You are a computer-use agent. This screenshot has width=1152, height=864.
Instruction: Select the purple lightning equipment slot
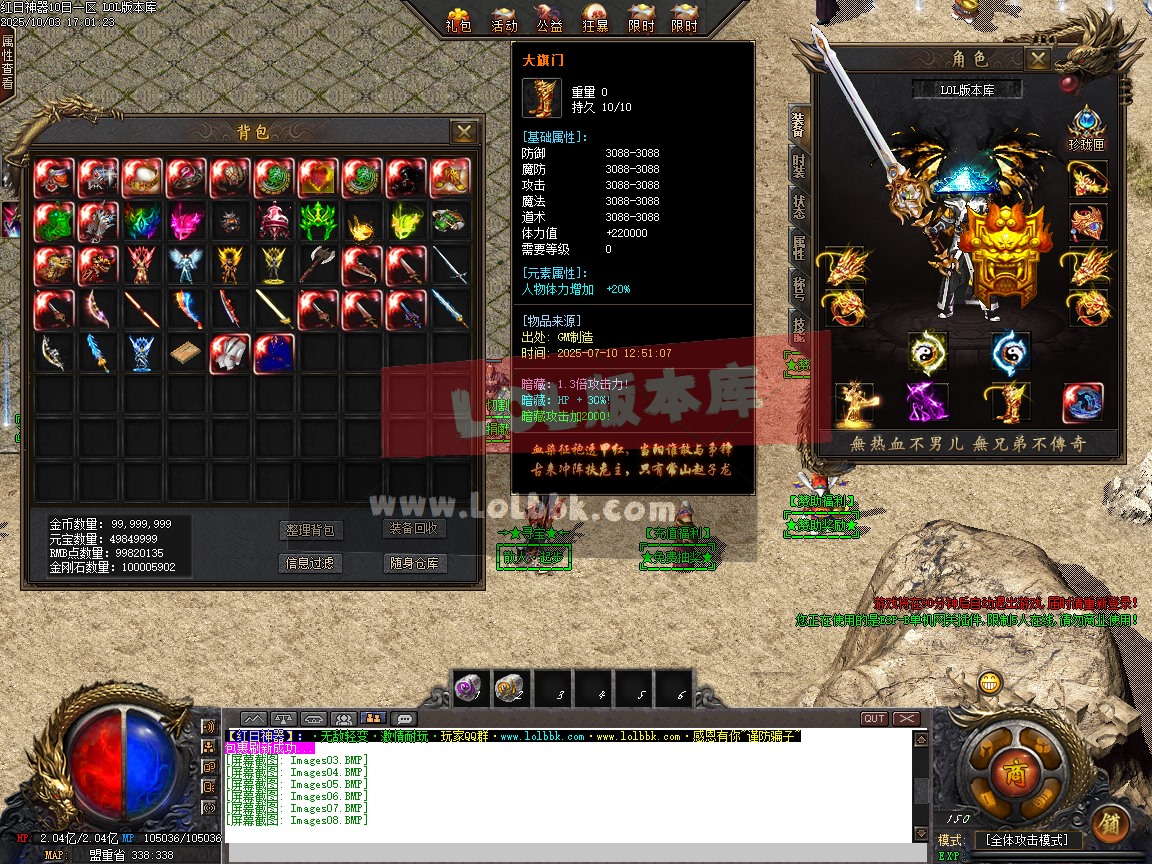927,402
